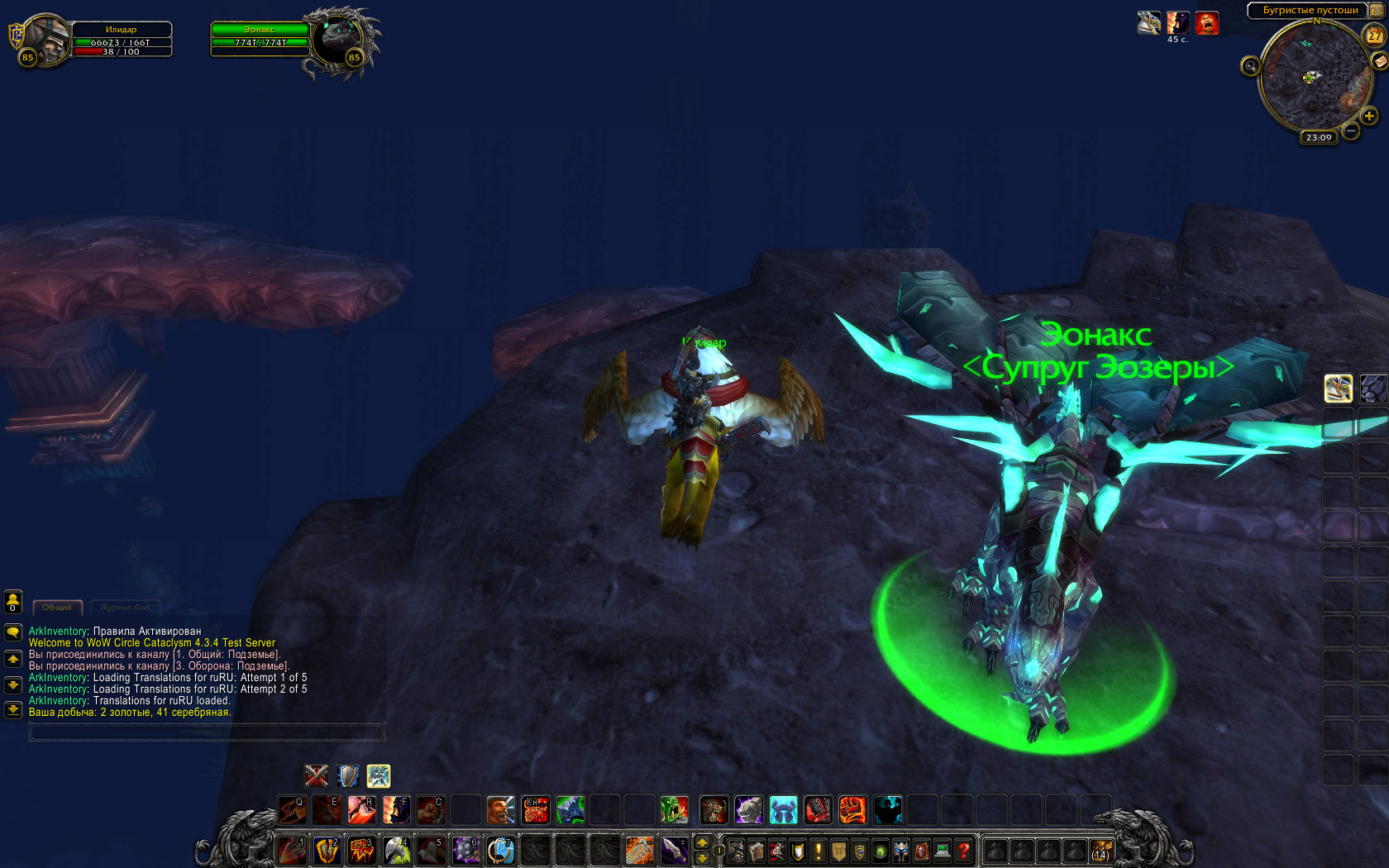Select the Илидар player portrait frame
The width and height of the screenshot is (1389, 868).
tap(46, 40)
